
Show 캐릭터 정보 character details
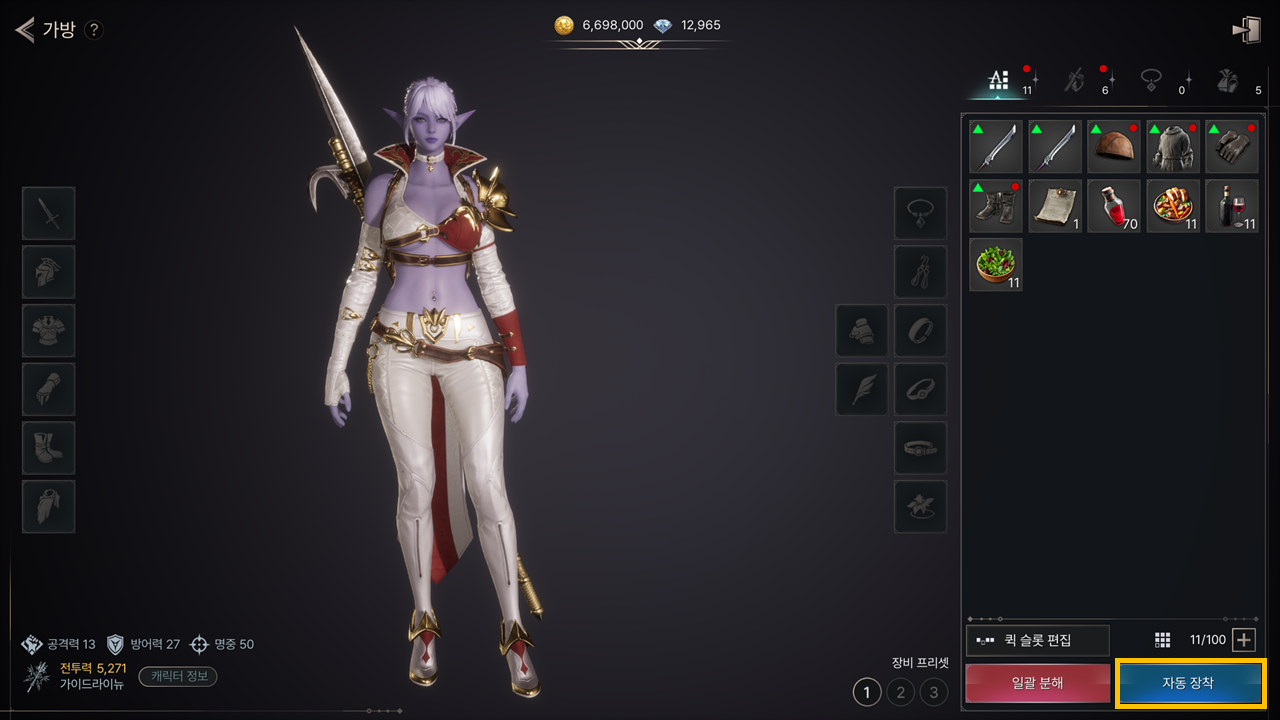click(178, 676)
